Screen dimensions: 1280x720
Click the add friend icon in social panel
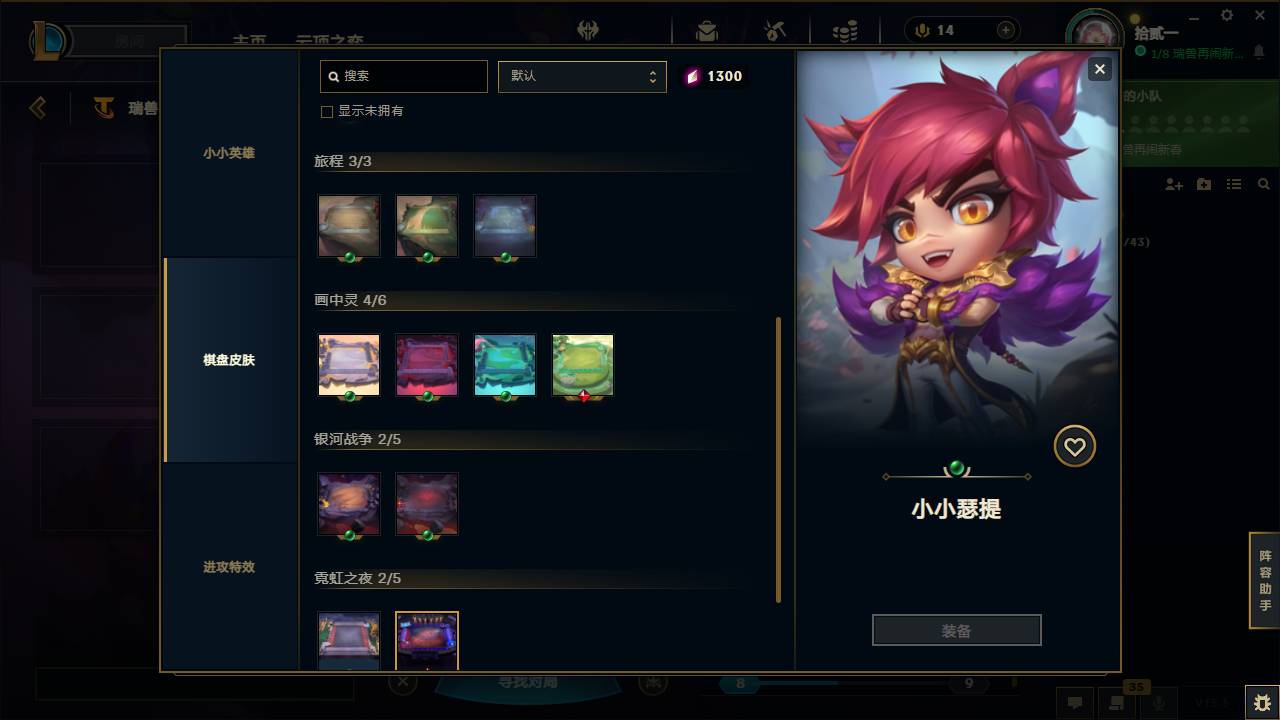click(1174, 184)
